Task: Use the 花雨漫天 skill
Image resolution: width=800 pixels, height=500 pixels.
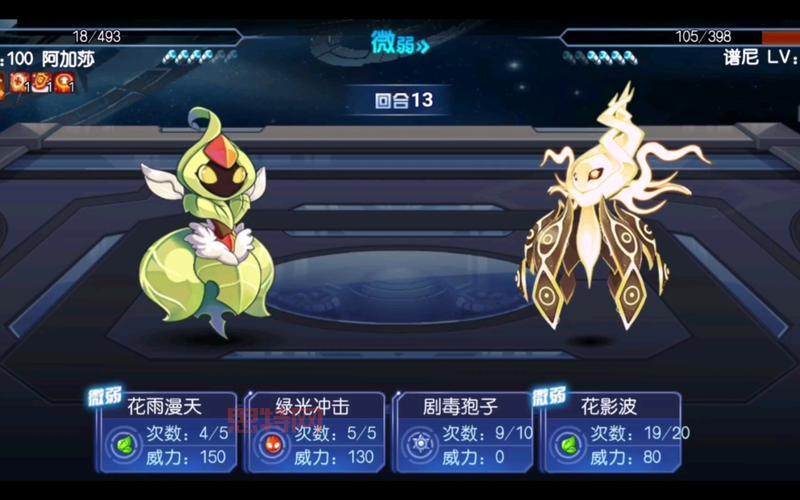Action: point(166,432)
